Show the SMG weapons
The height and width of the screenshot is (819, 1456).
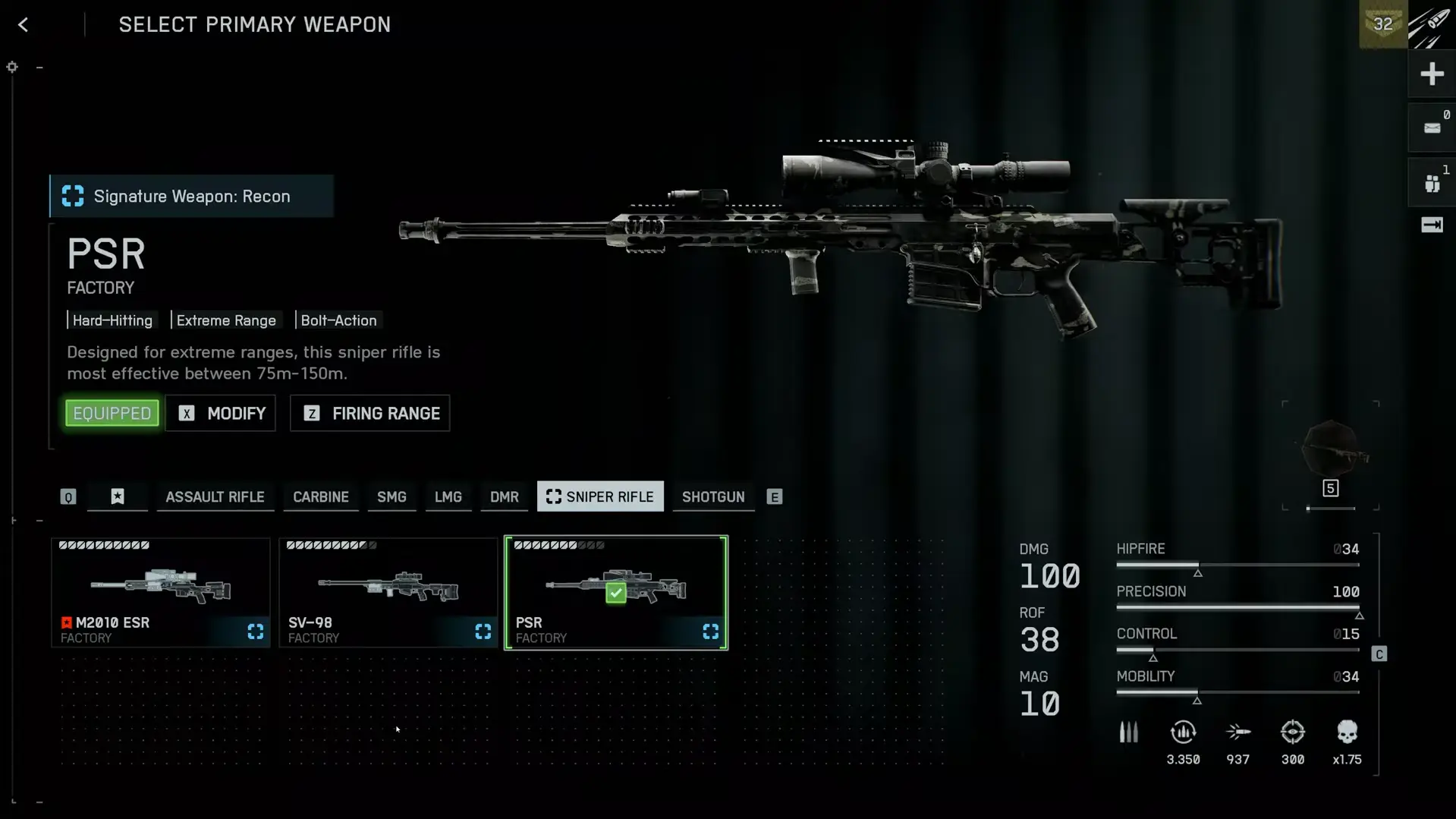point(392,497)
